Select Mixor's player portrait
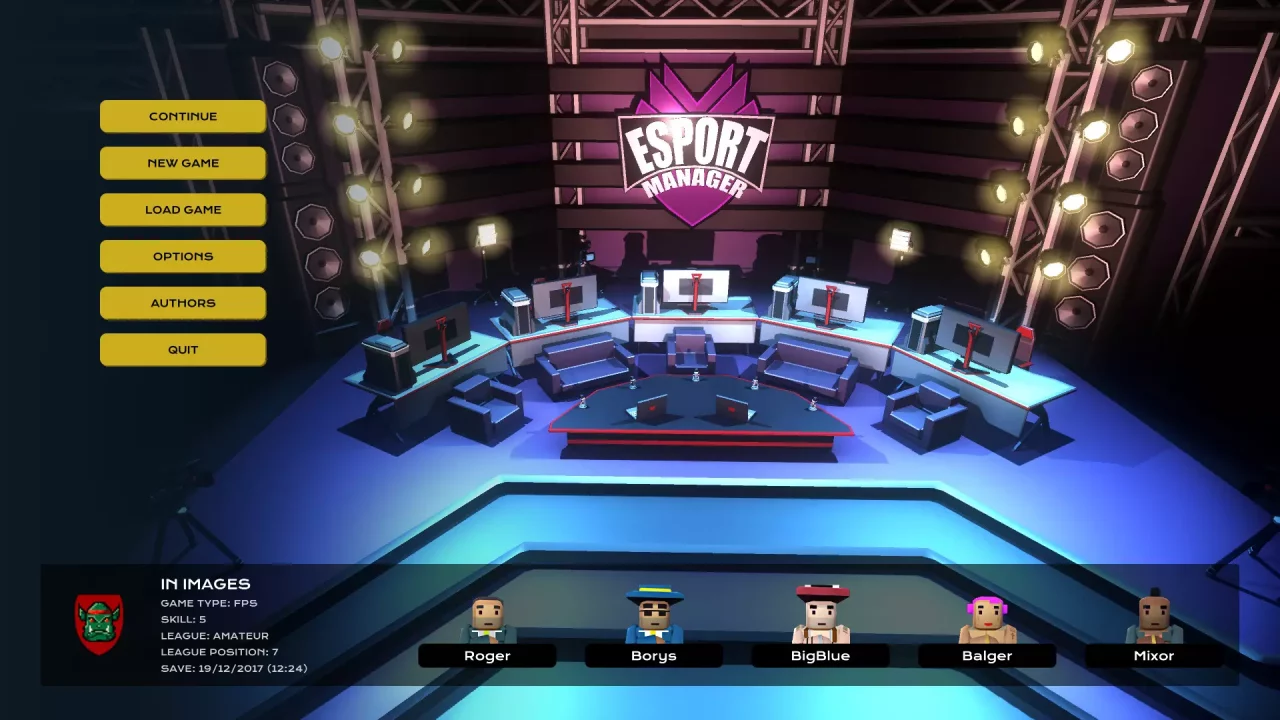The width and height of the screenshot is (1280, 720). pos(1153,615)
